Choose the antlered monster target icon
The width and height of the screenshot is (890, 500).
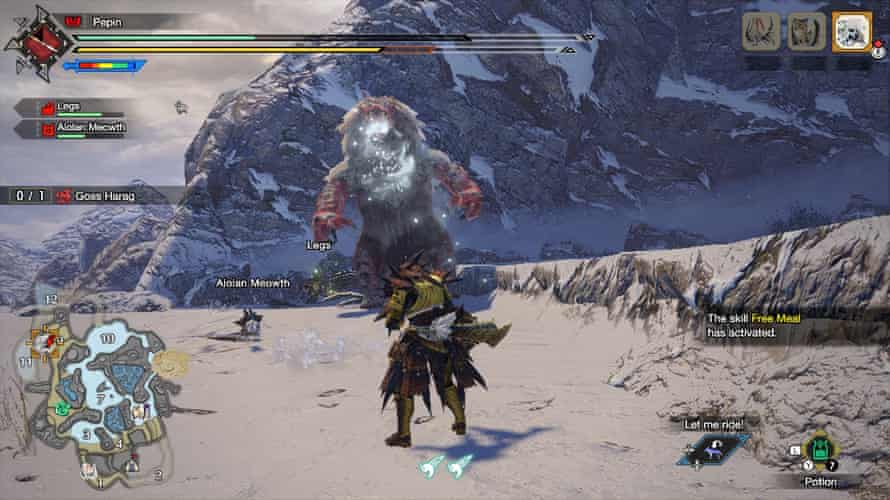pos(761,32)
